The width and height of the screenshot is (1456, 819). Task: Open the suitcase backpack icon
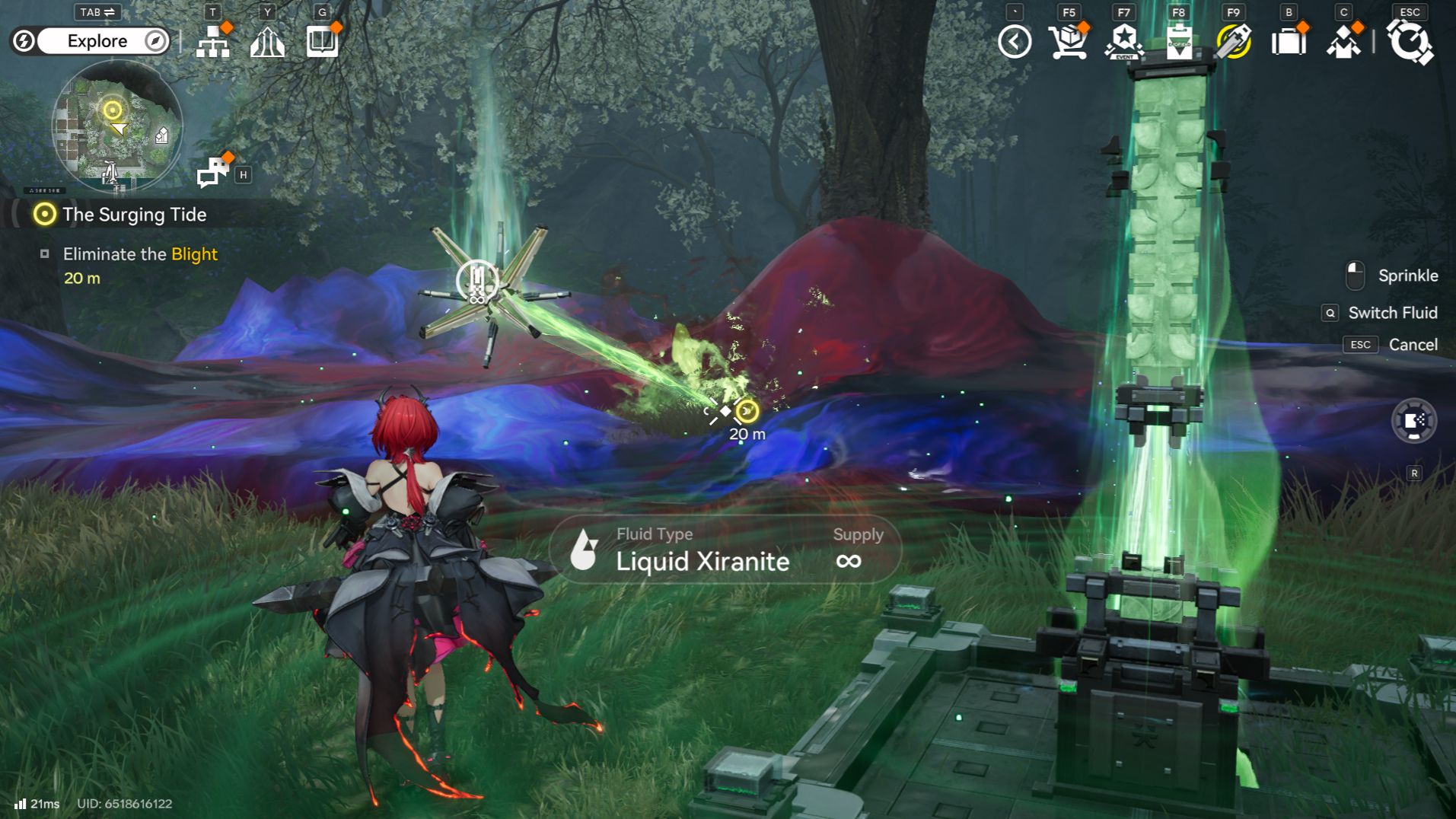coord(1289,42)
